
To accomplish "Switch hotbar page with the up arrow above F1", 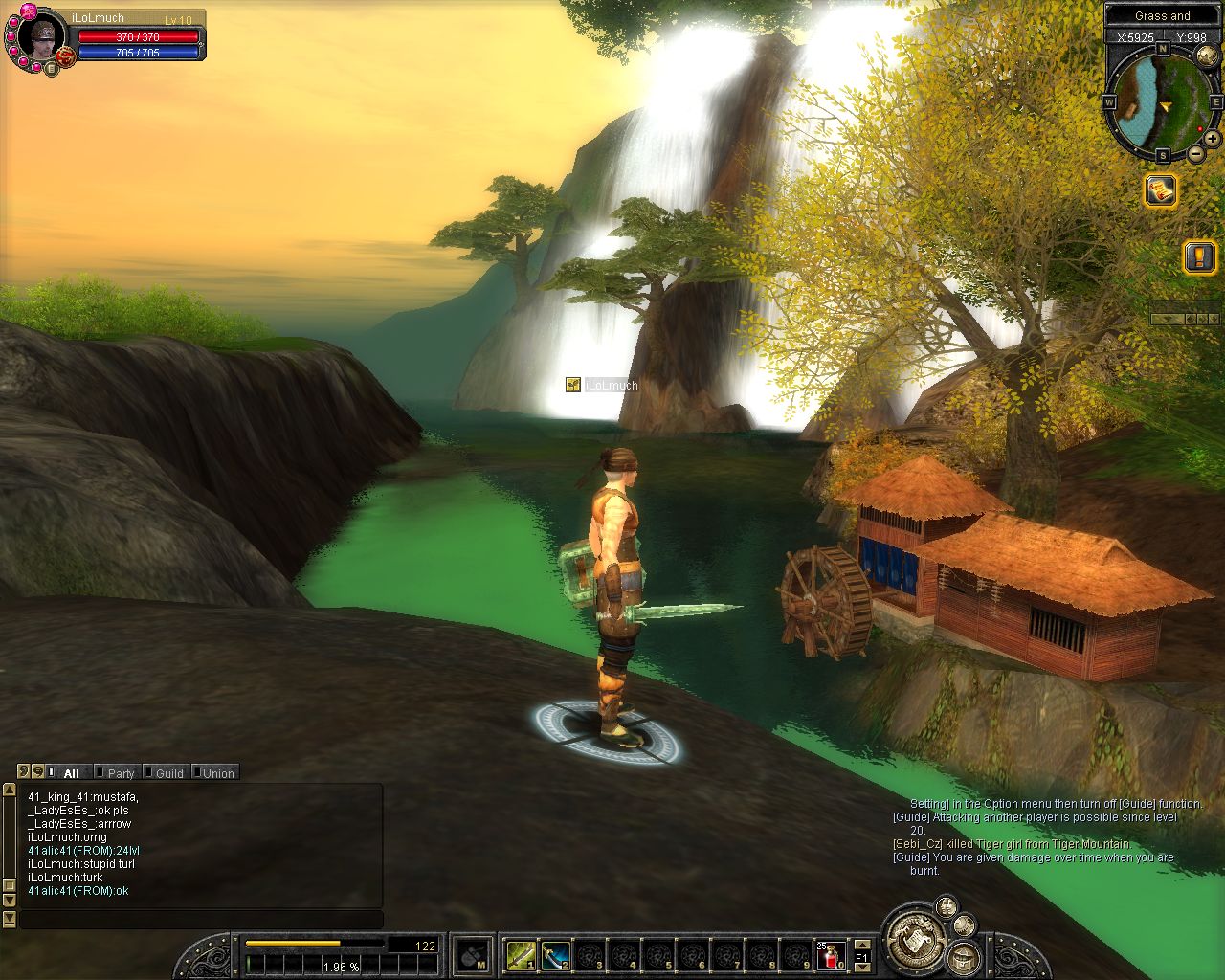I will [861, 944].
